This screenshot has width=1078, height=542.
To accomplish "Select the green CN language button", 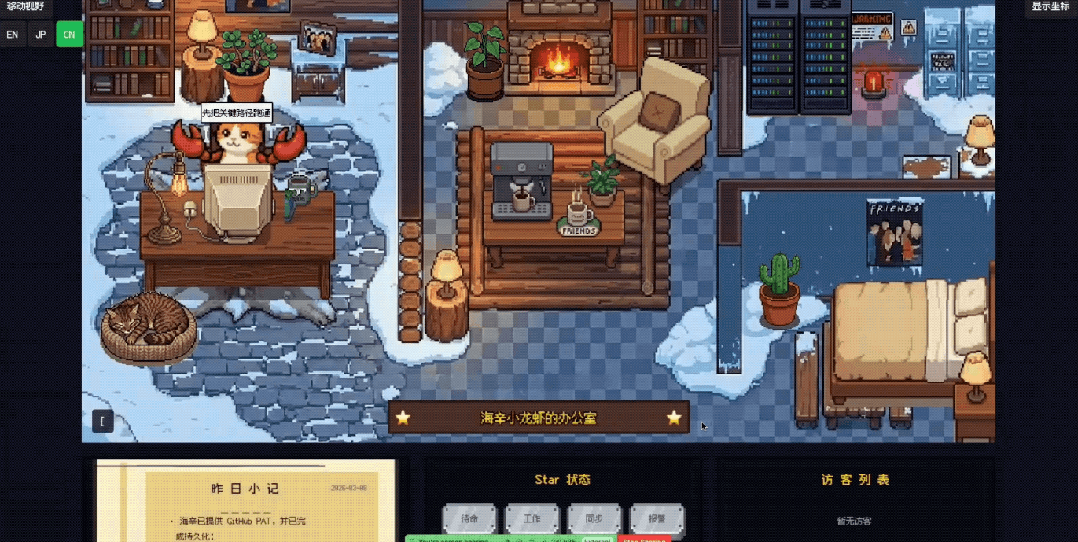I will pos(69,34).
